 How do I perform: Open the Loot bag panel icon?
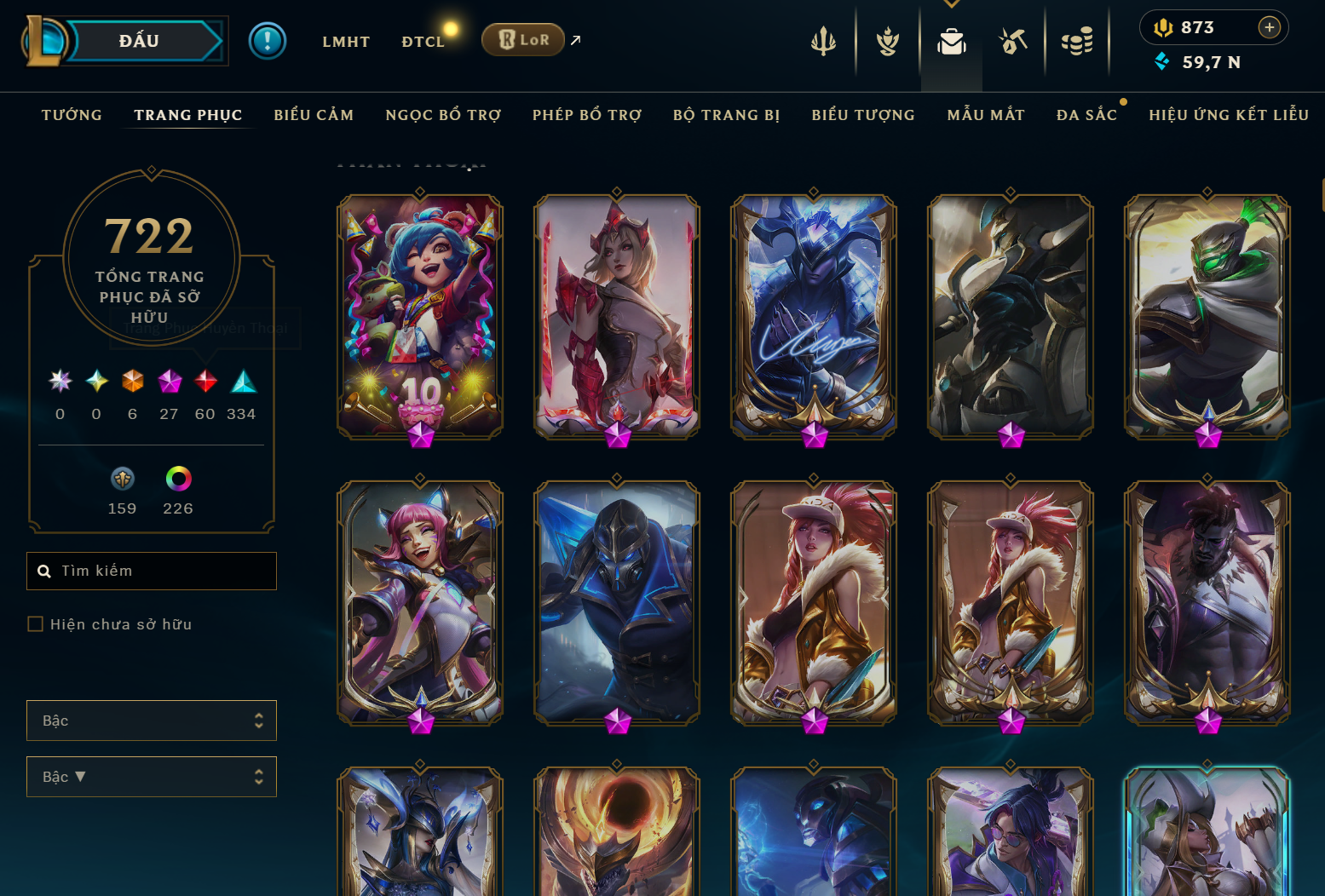(x=952, y=38)
